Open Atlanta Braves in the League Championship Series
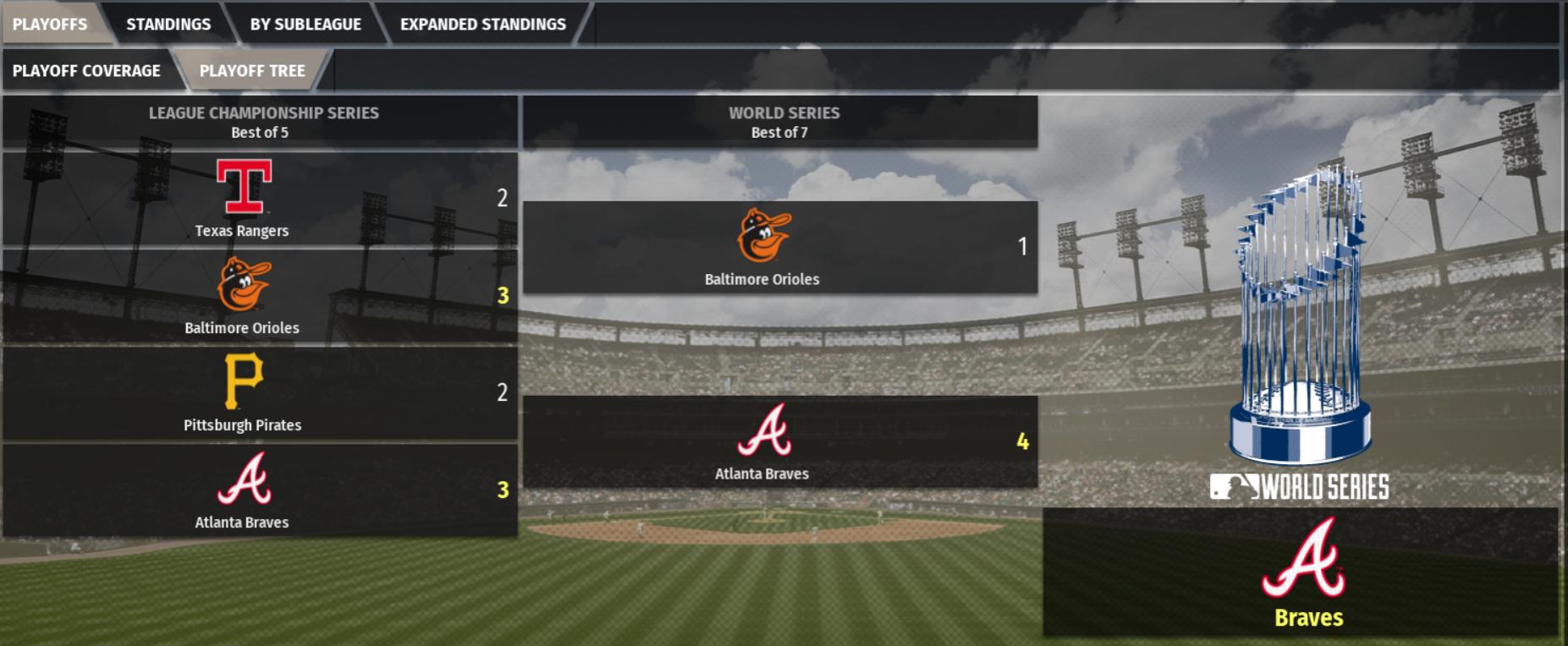 point(260,490)
